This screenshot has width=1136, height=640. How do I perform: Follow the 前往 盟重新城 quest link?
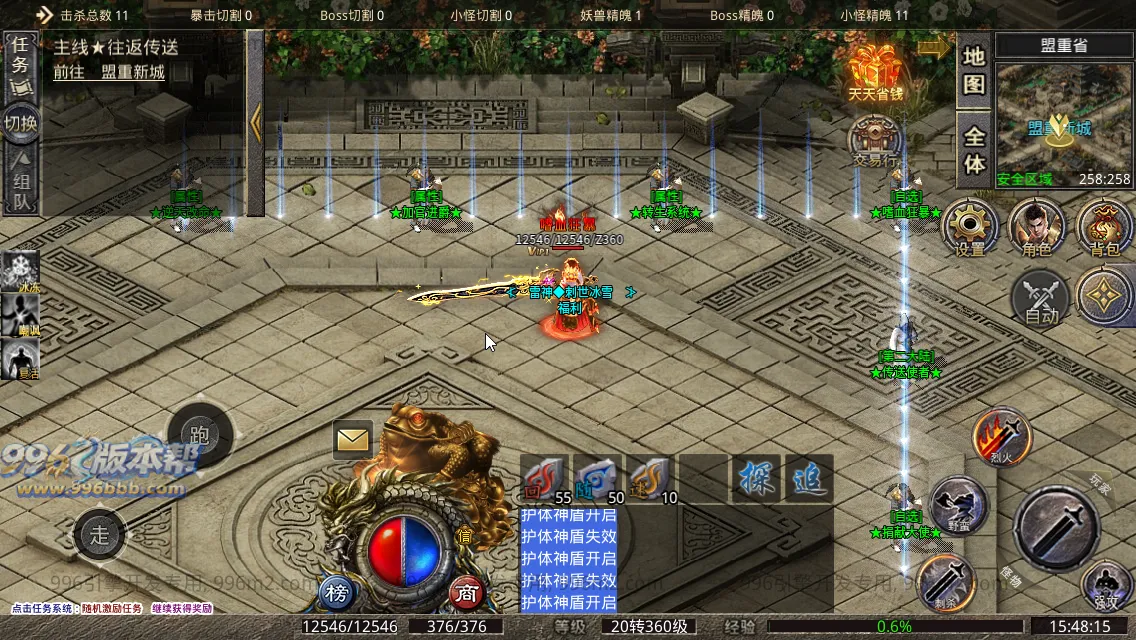(x=109, y=72)
